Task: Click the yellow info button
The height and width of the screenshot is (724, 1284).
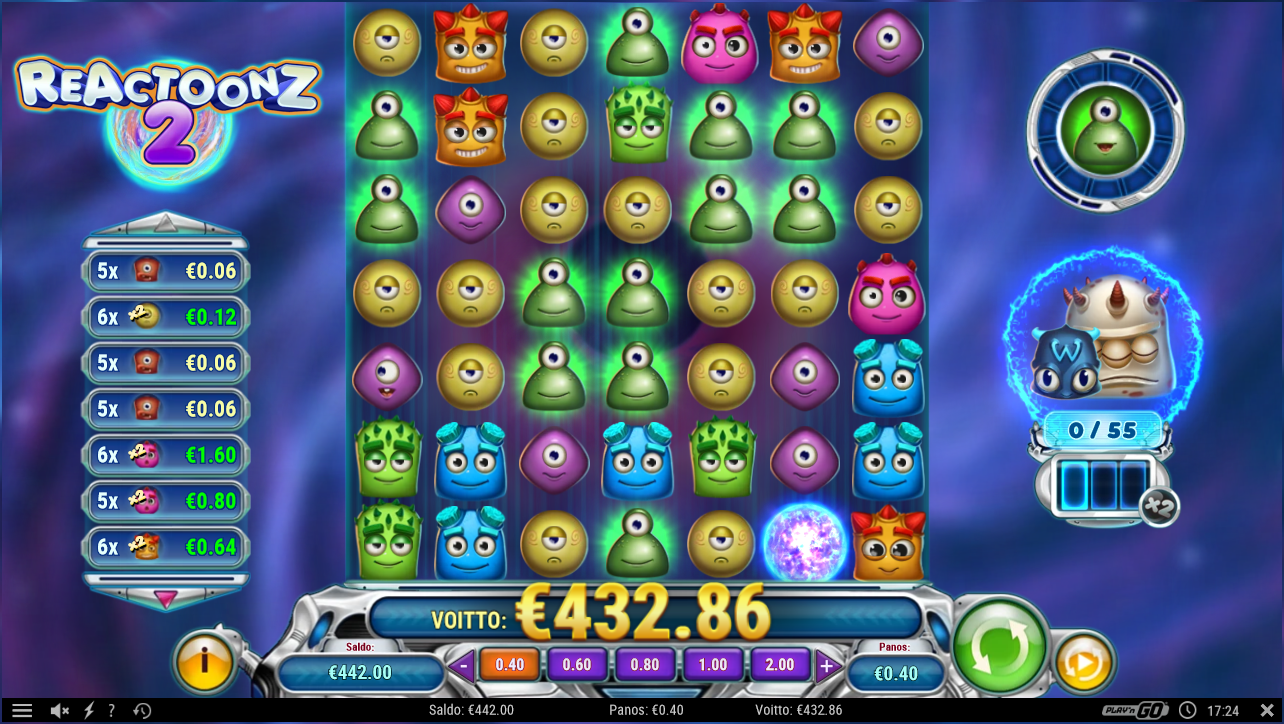Action: [x=205, y=660]
